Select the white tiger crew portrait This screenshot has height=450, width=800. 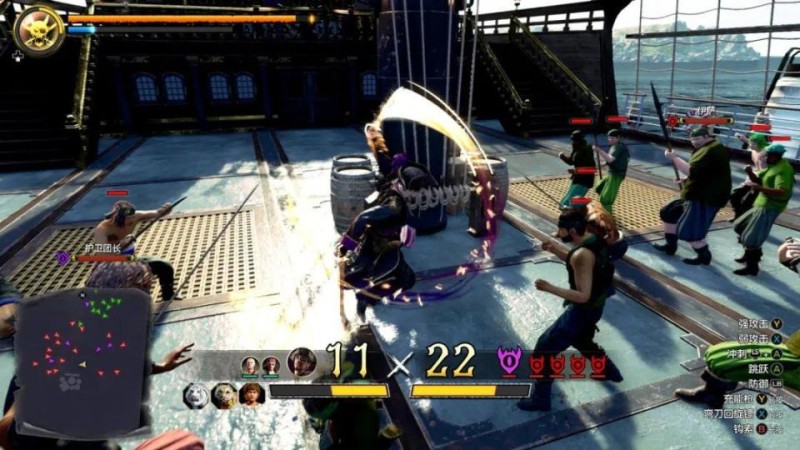[197, 395]
